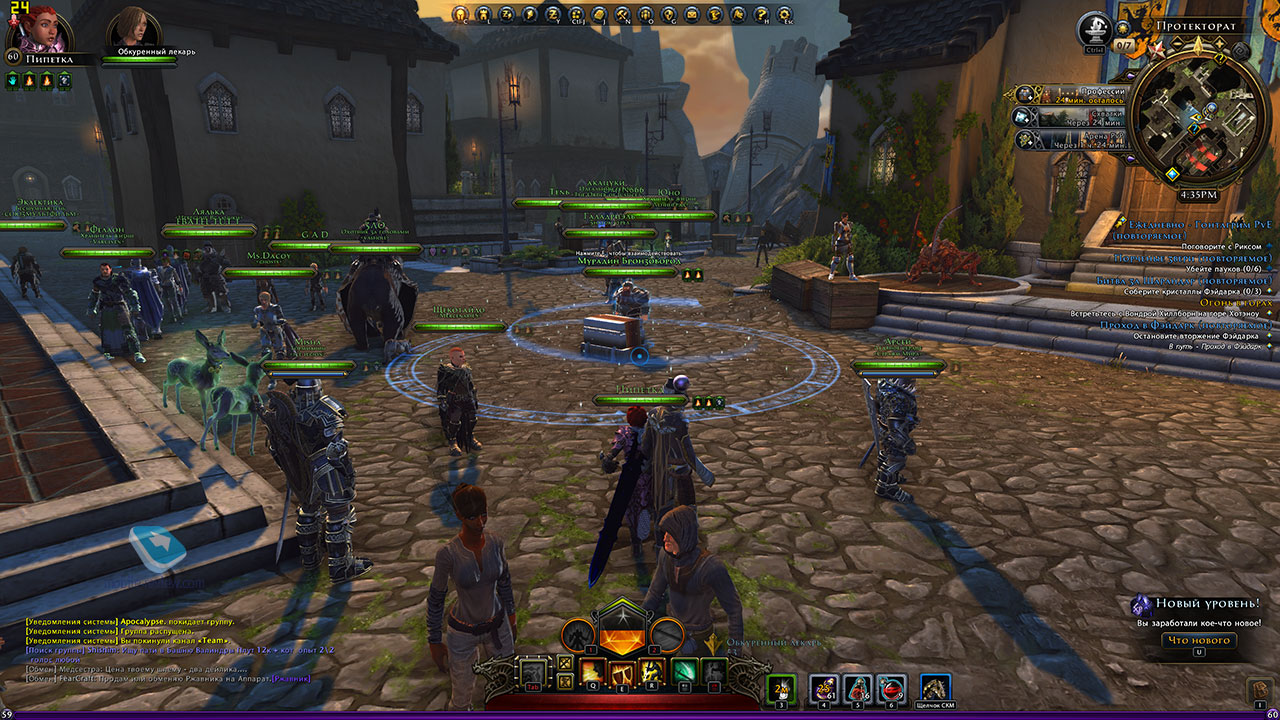Use the red health potion slot
The width and height of the screenshot is (1280, 720).
(890, 688)
